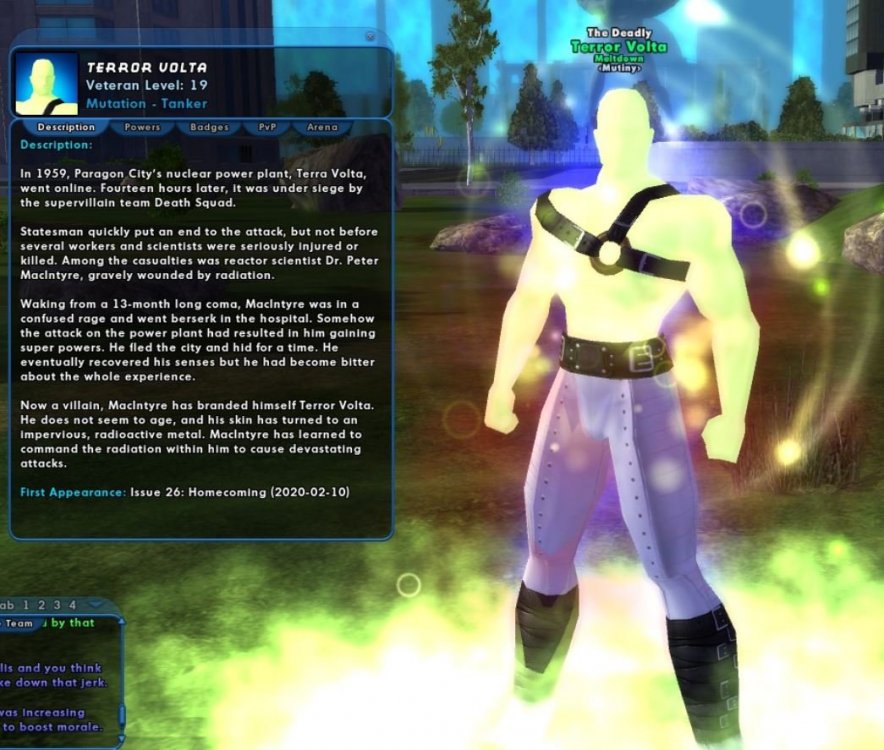The width and height of the screenshot is (884, 750).
Task: Open the Powers tab
Action: [x=142, y=128]
